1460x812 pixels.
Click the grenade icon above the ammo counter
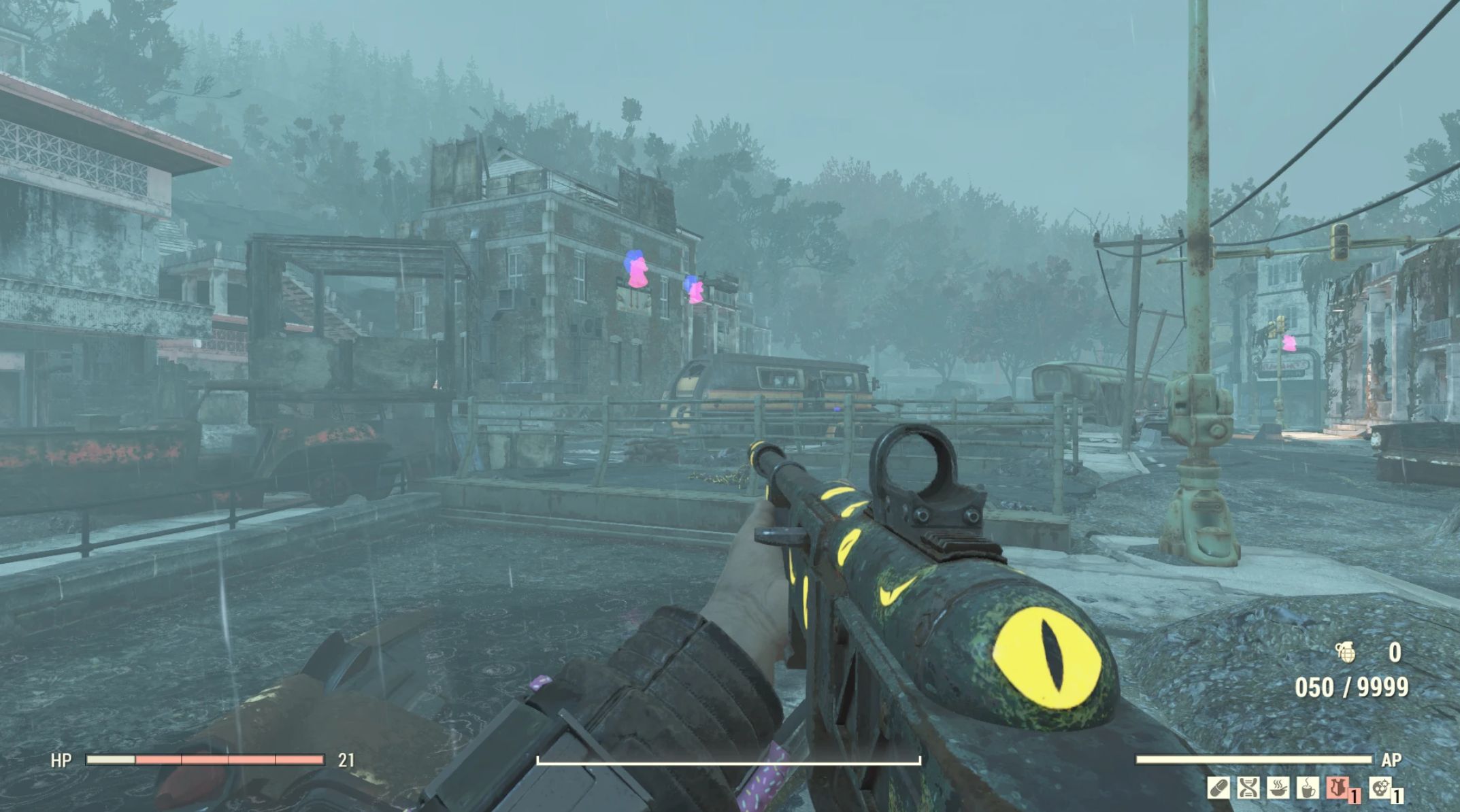tap(1345, 653)
